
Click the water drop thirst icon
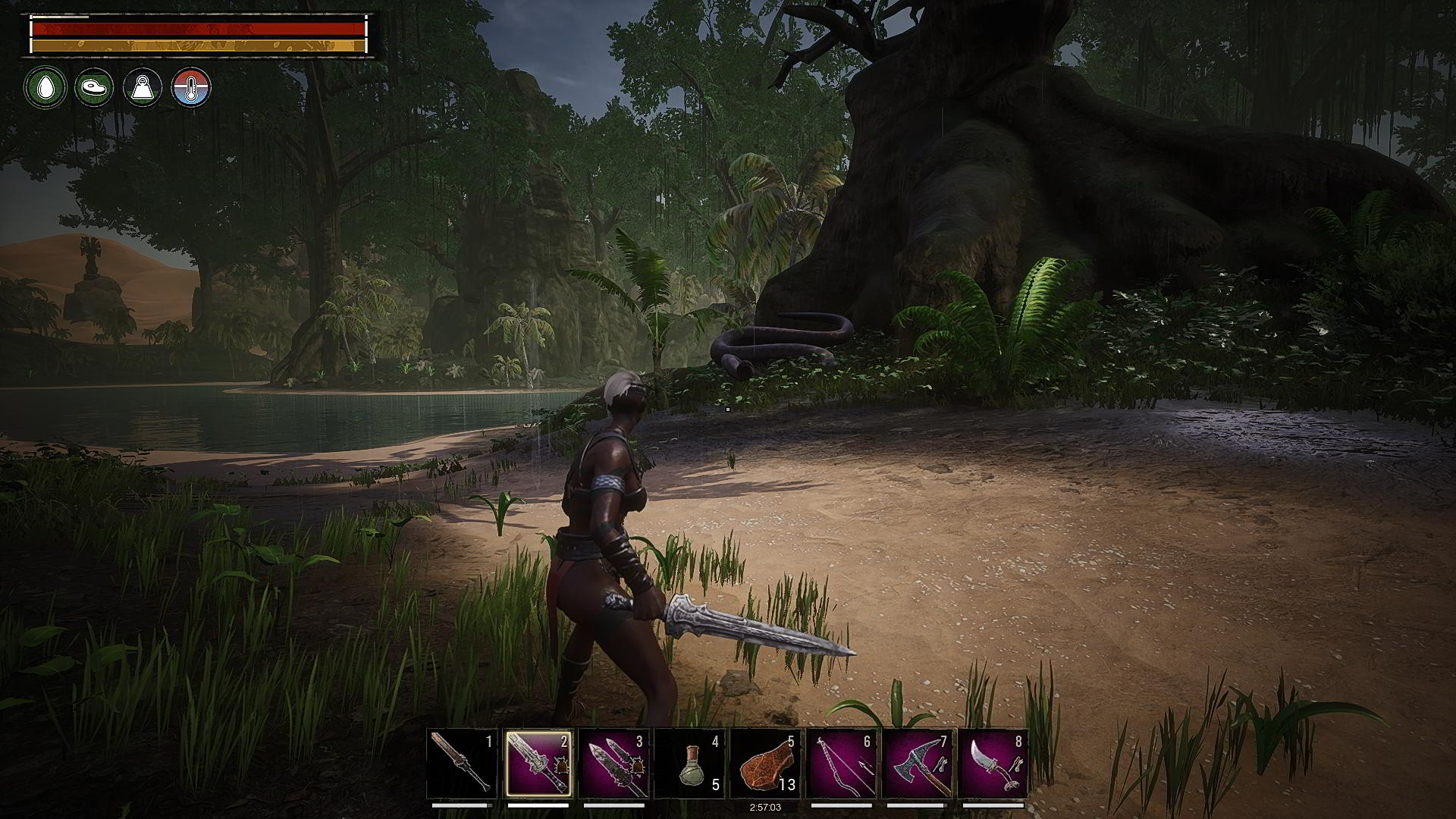(x=45, y=87)
